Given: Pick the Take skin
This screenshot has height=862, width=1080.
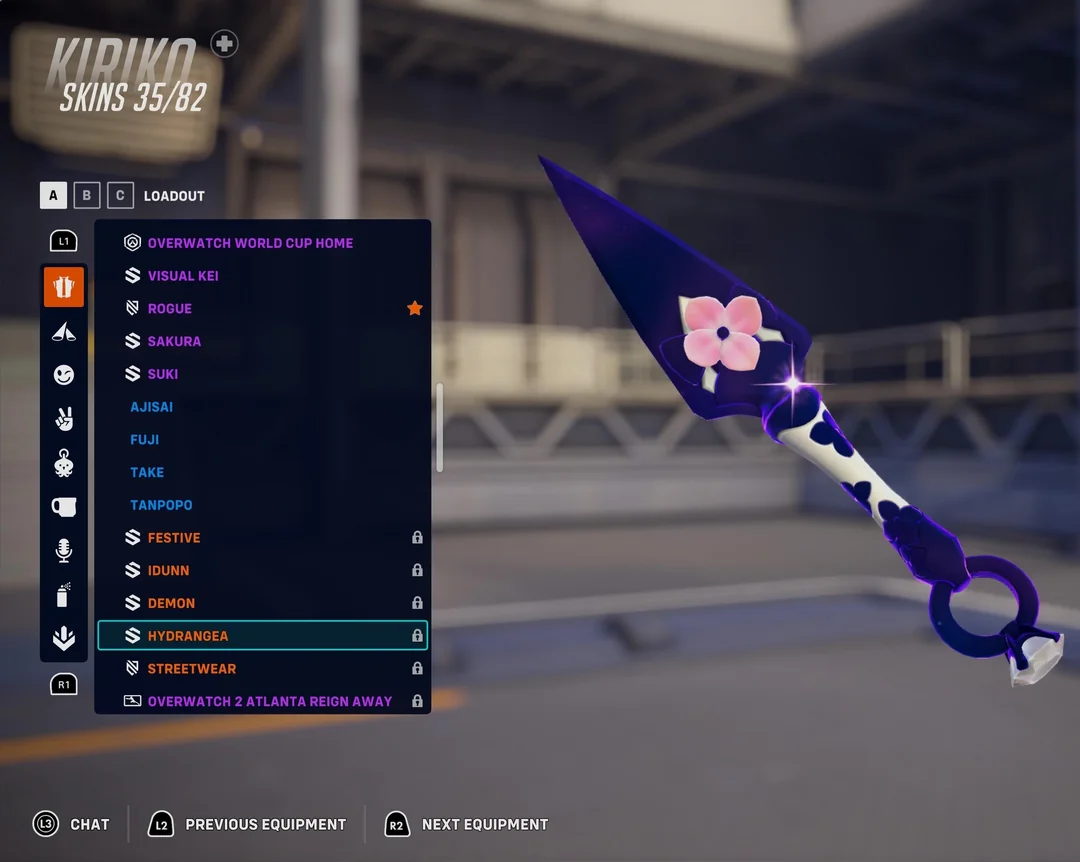Looking at the screenshot, I should [x=147, y=472].
